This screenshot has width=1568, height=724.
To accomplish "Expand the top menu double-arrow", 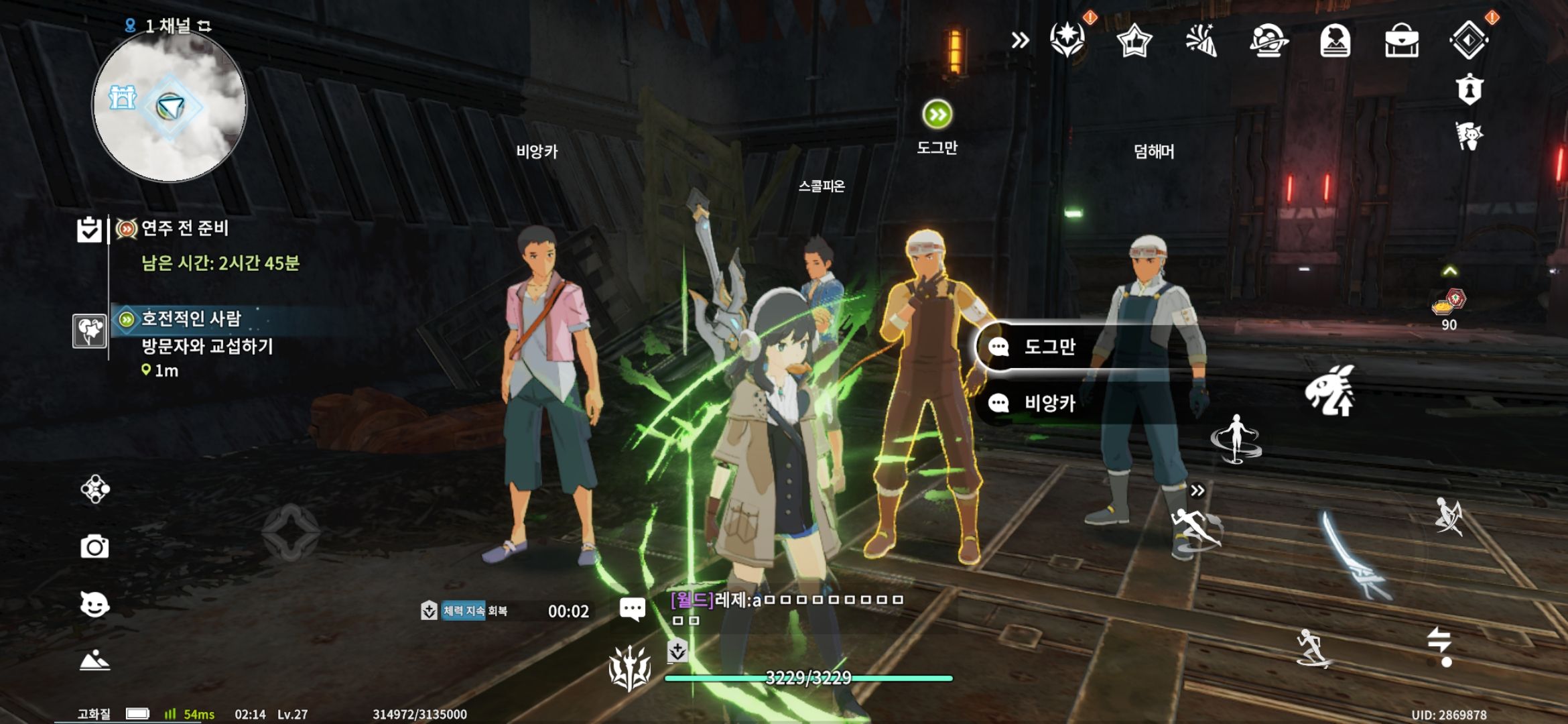I will [x=1020, y=41].
